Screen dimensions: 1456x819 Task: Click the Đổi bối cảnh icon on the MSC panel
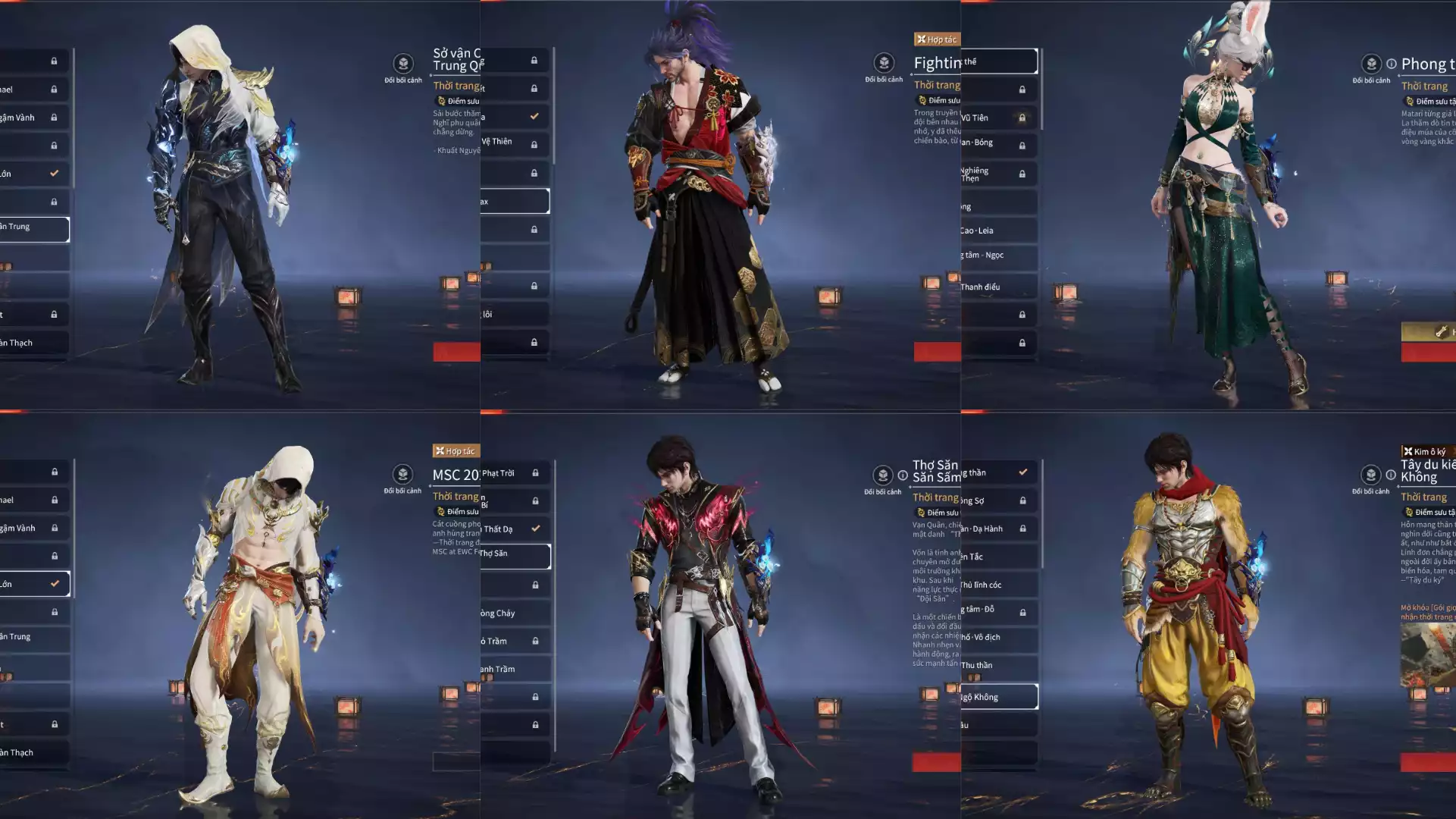coord(402,475)
